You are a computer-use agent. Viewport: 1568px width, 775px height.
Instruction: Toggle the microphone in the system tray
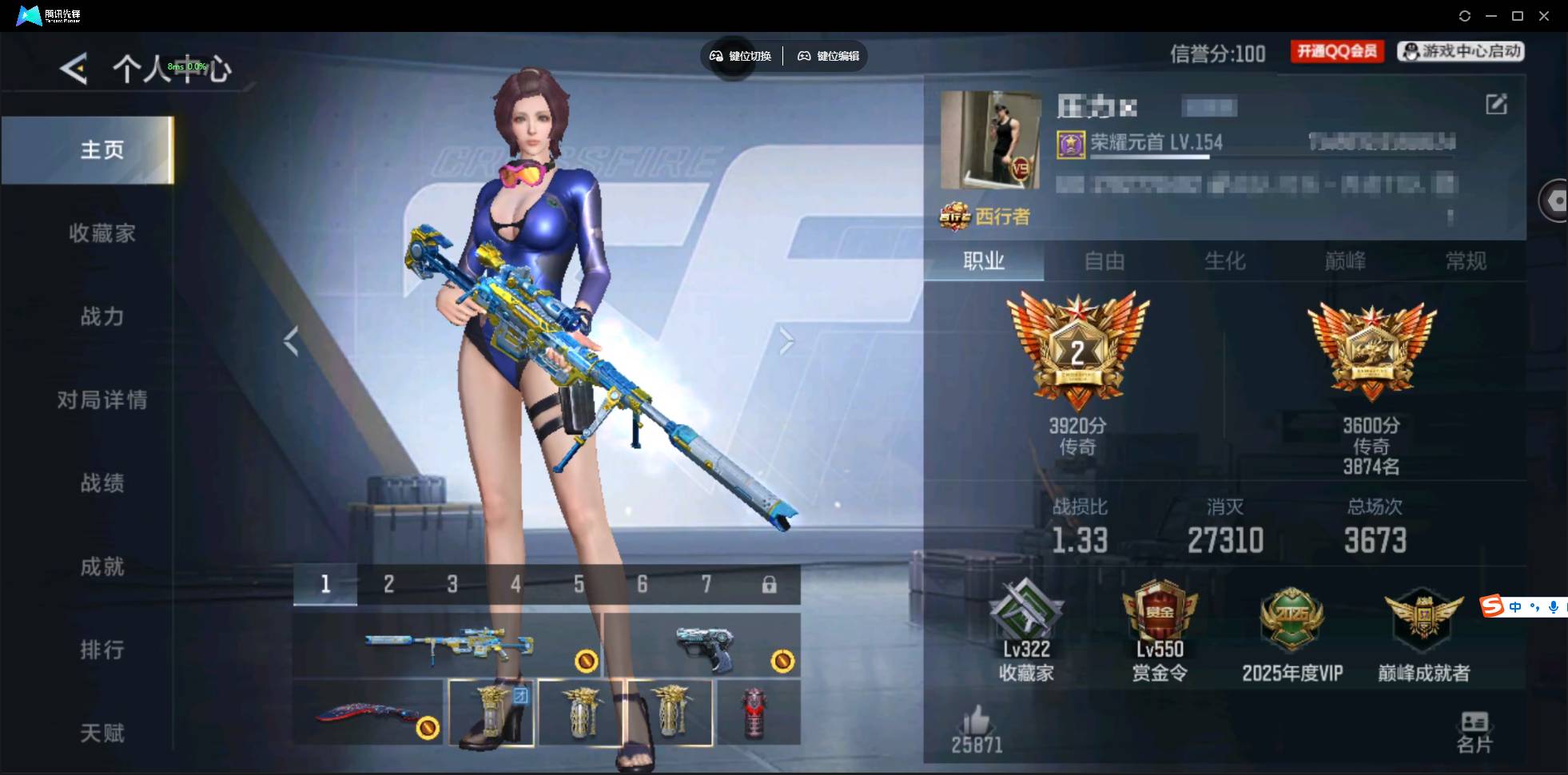coord(1554,607)
